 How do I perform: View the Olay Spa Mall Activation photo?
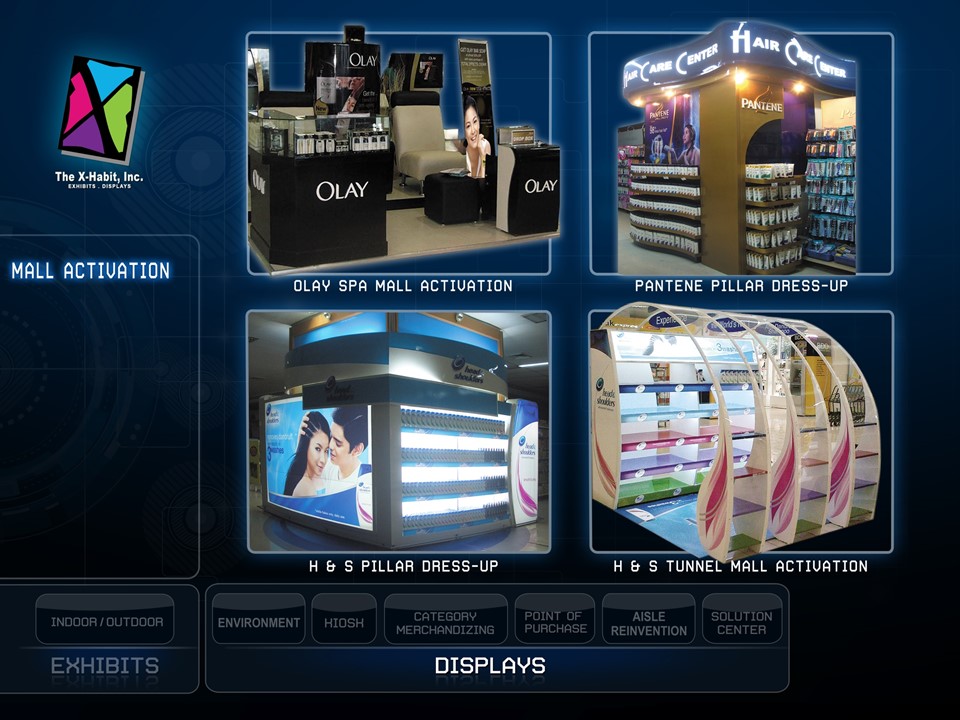pos(399,153)
